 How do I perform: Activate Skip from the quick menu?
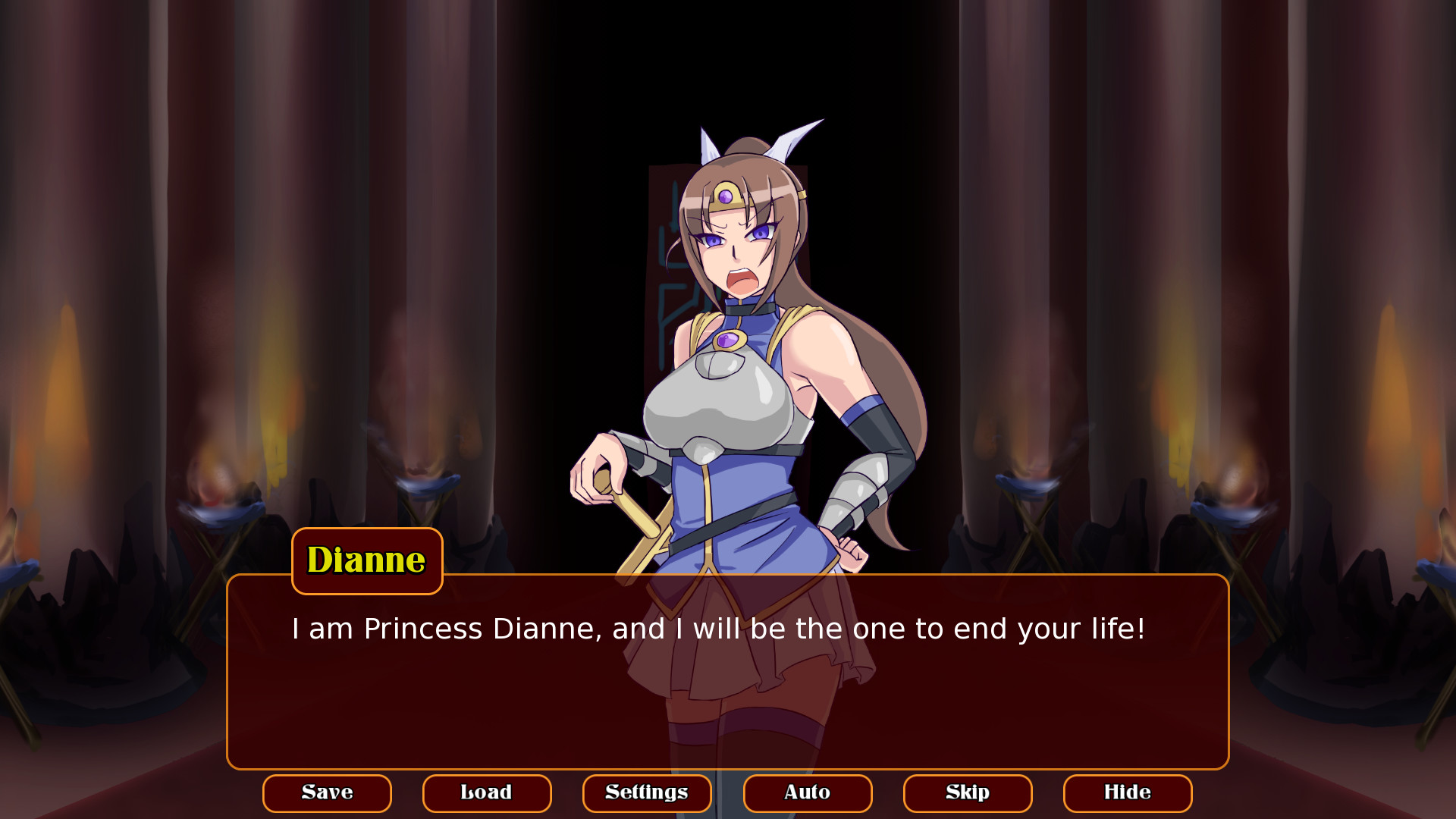pos(967,792)
